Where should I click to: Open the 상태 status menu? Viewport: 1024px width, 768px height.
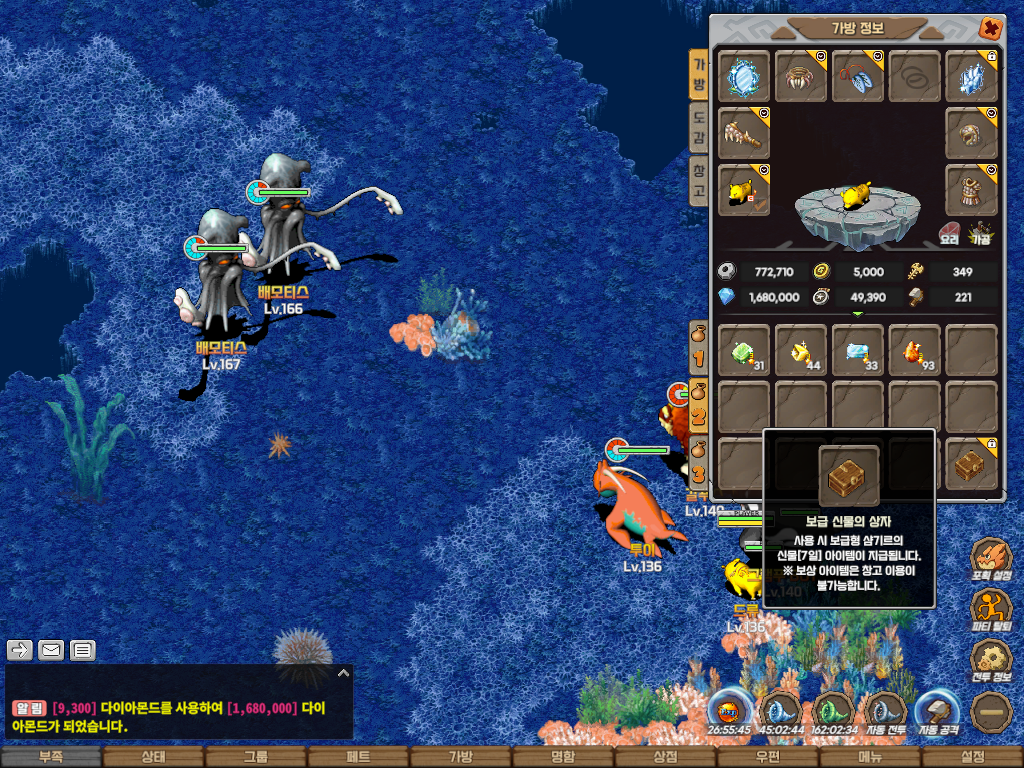tap(153, 758)
